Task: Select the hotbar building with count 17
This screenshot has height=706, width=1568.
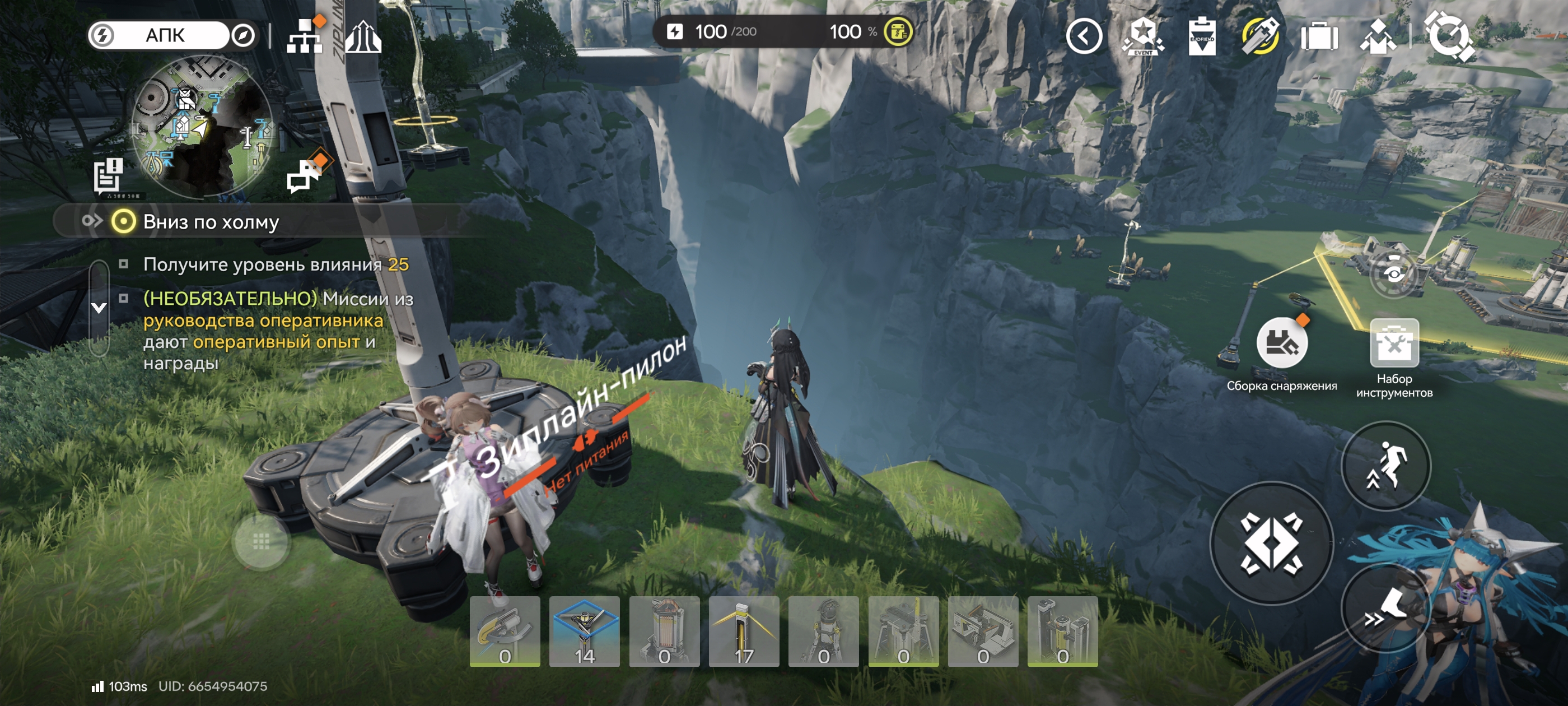Action: (744, 631)
